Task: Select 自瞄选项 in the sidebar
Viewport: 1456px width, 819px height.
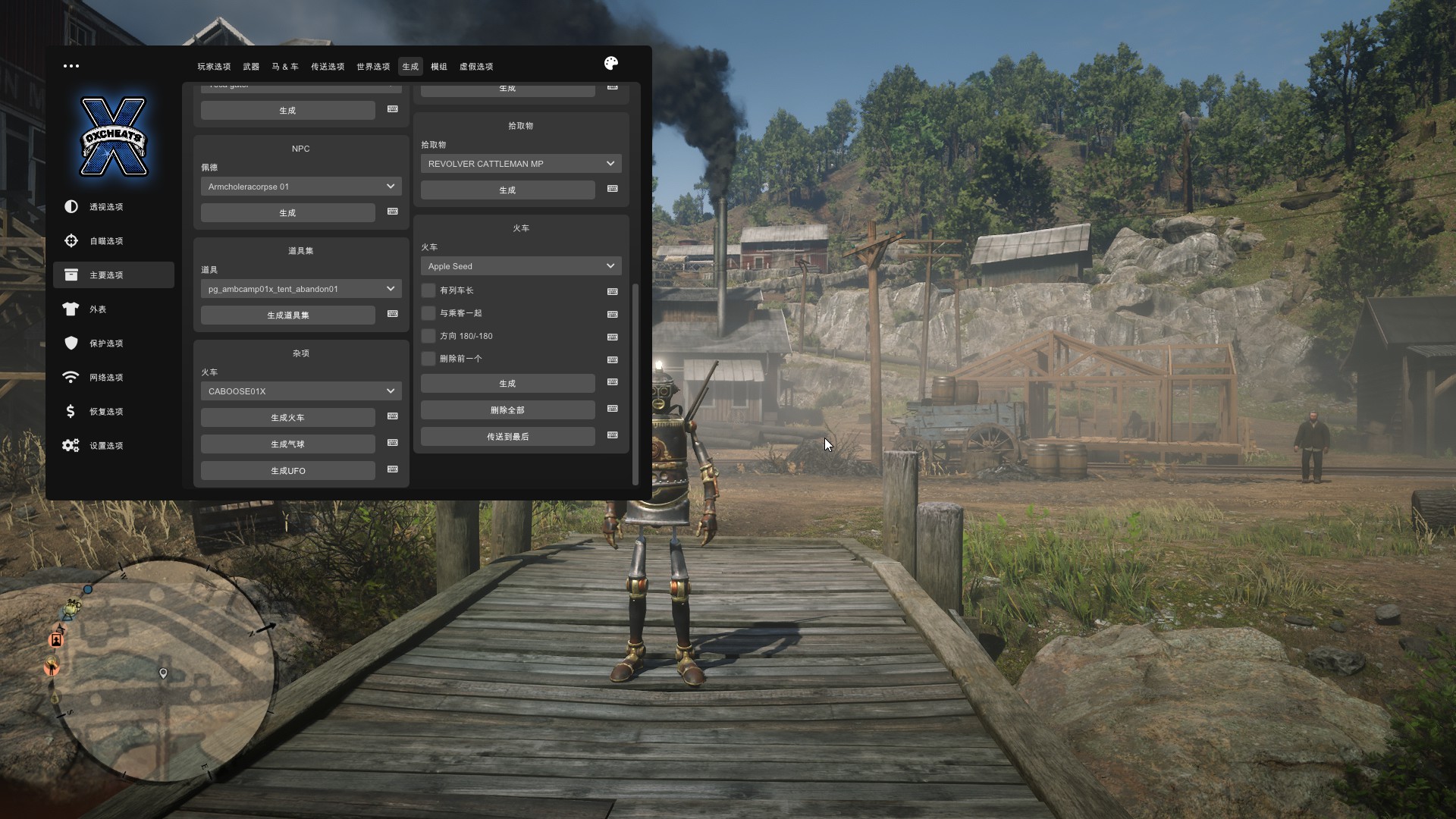Action: tap(105, 241)
